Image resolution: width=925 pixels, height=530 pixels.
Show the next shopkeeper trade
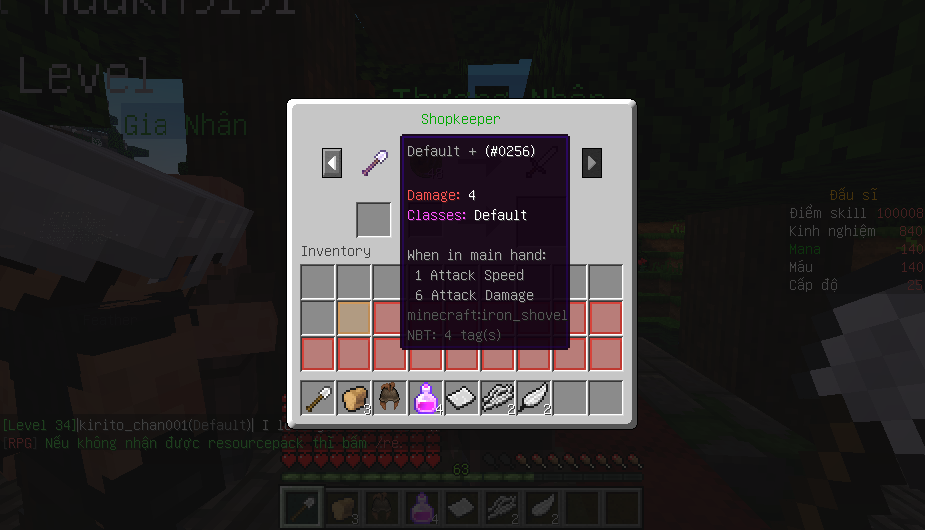click(592, 162)
